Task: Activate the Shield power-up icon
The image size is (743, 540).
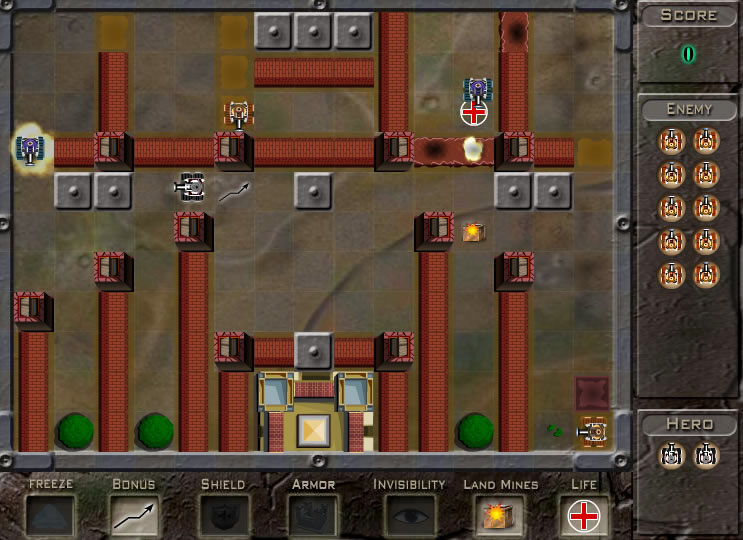Action: [222, 515]
